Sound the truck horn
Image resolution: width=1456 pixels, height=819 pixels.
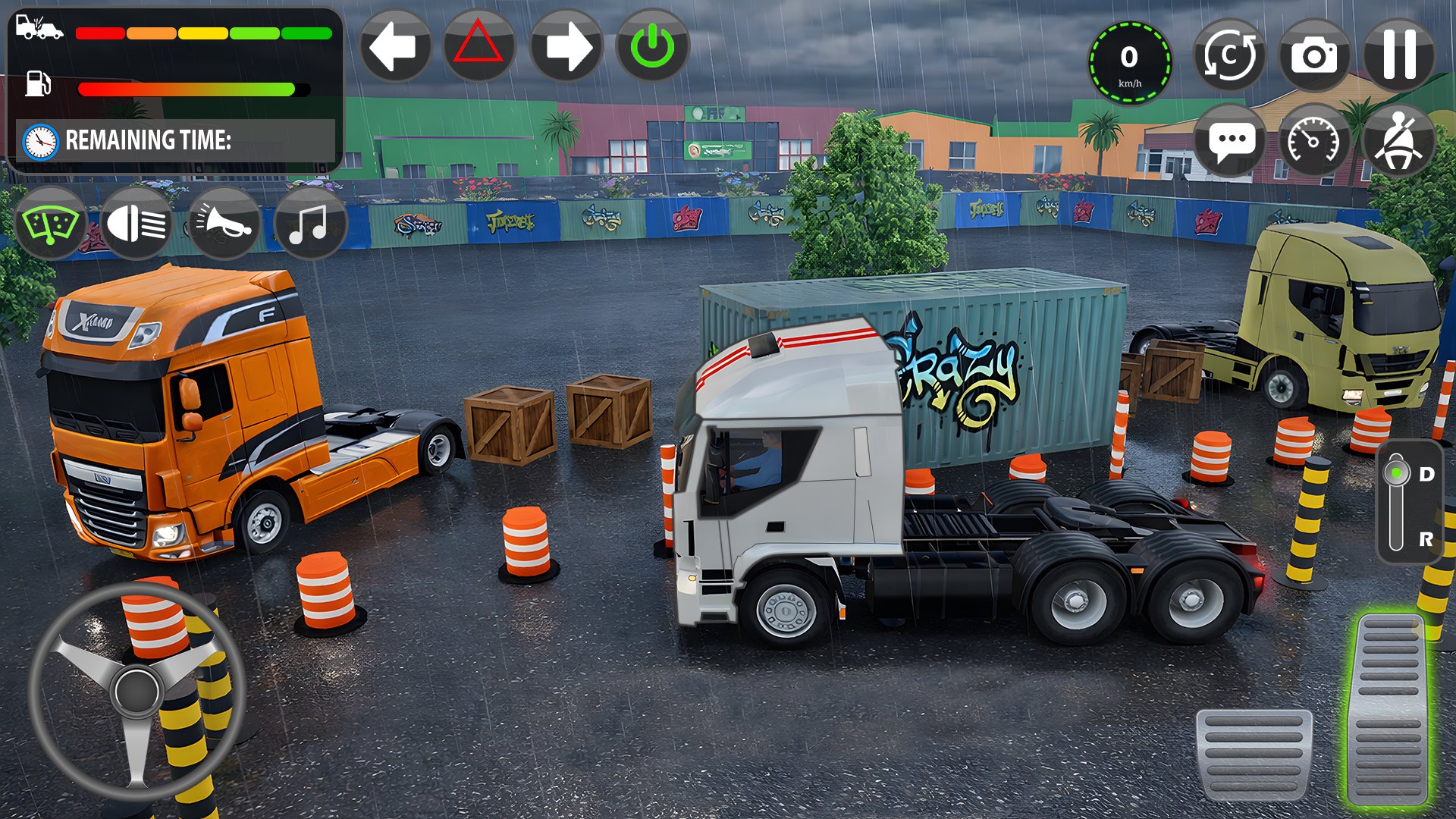223,224
